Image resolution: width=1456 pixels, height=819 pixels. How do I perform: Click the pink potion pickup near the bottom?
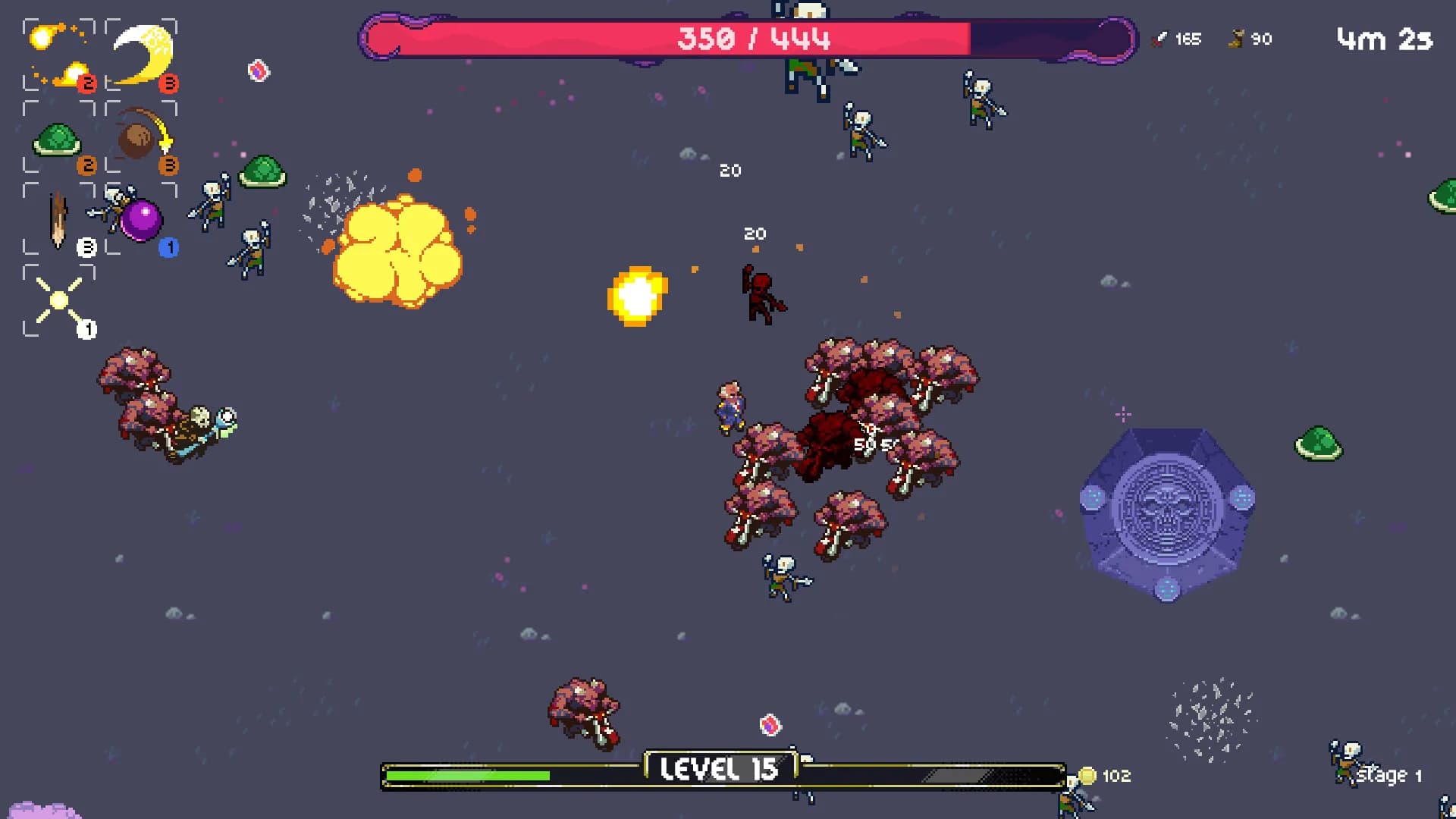(770, 725)
